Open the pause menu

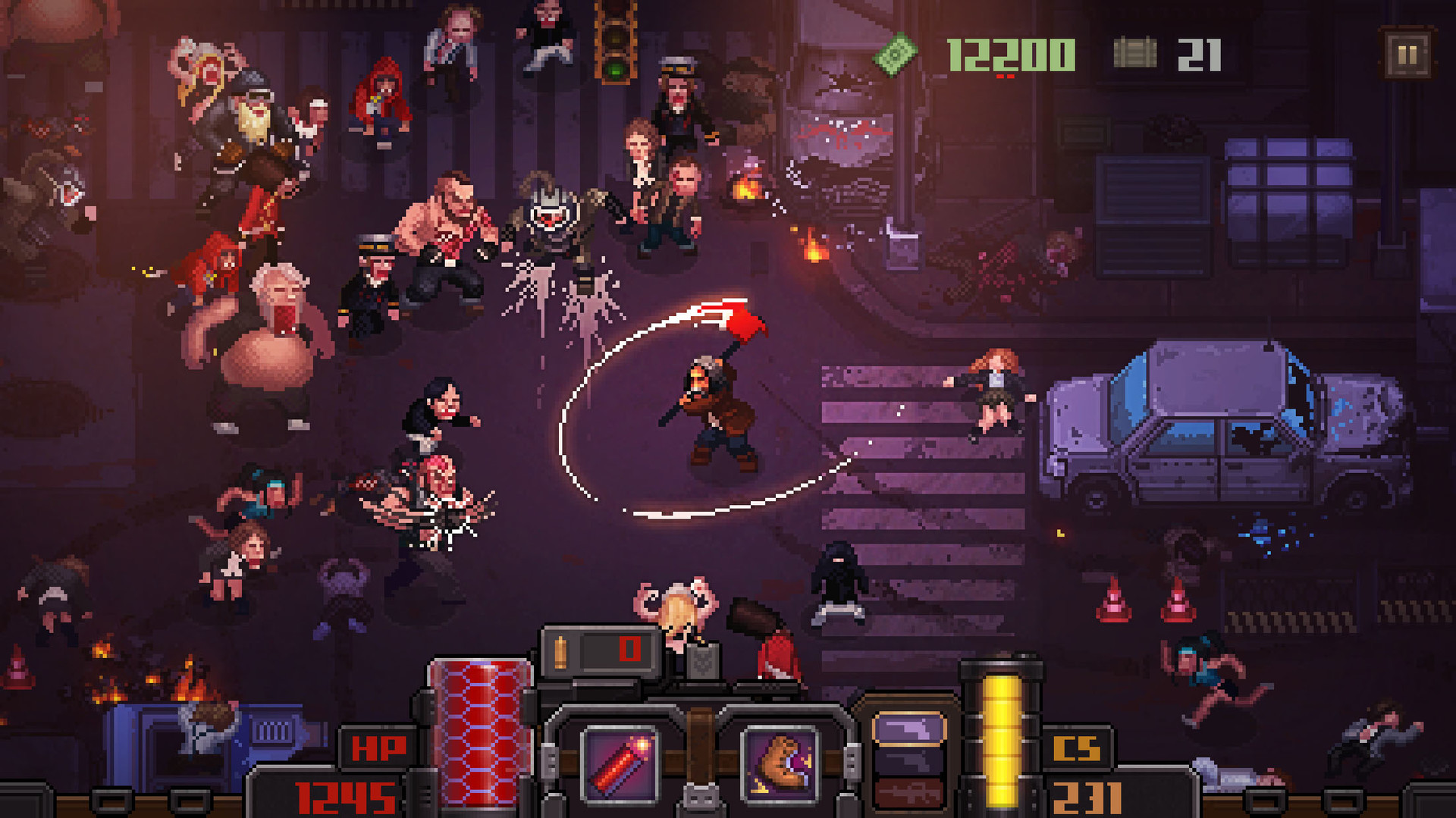coord(1409,54)
